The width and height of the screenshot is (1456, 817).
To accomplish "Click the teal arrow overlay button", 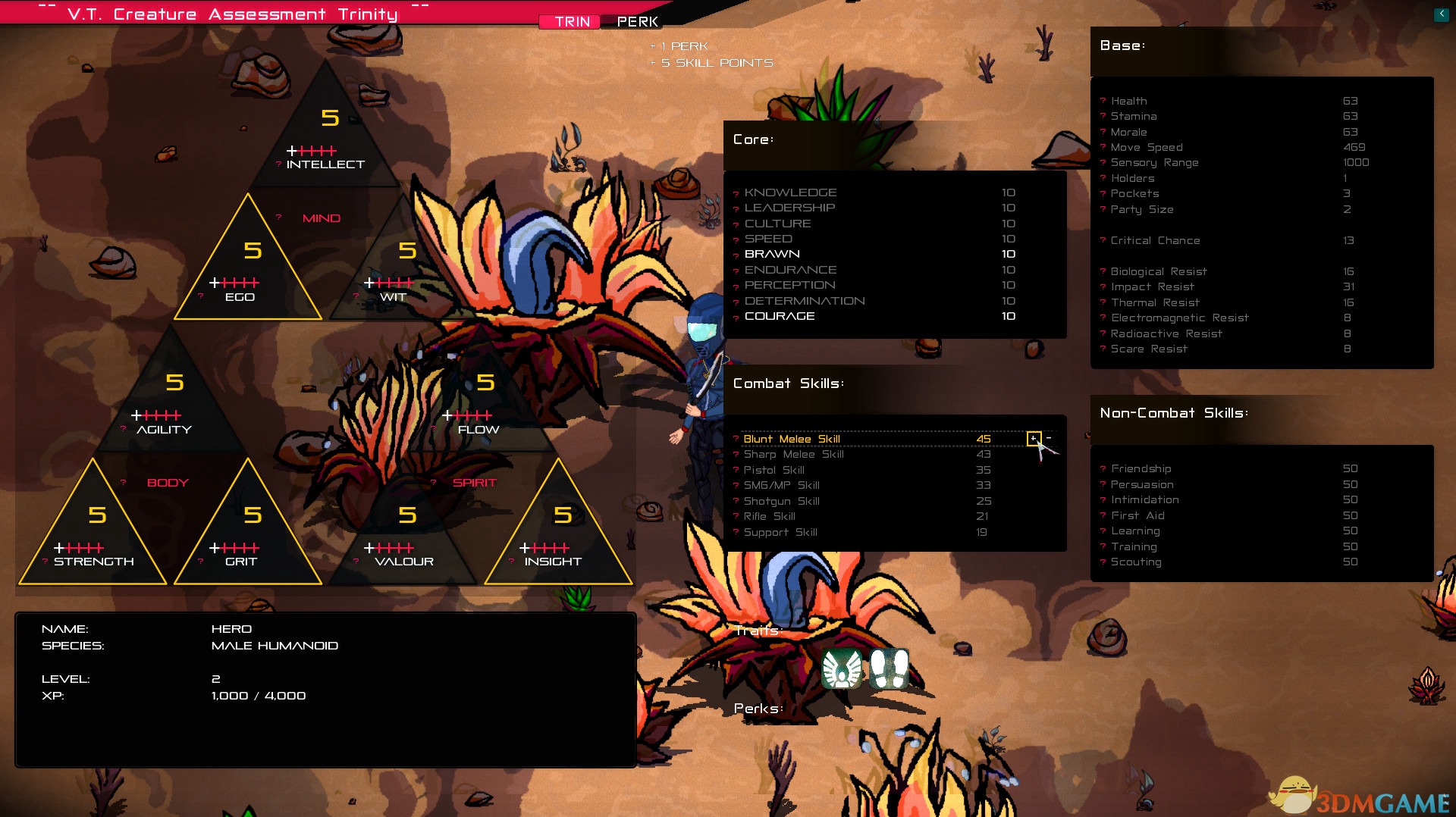I will 1441,14.
